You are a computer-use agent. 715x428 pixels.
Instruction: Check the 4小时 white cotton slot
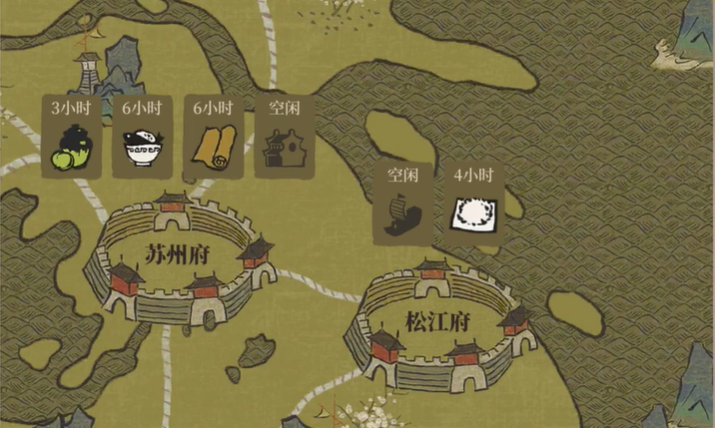pyautogui.click(x=473, y=205)
